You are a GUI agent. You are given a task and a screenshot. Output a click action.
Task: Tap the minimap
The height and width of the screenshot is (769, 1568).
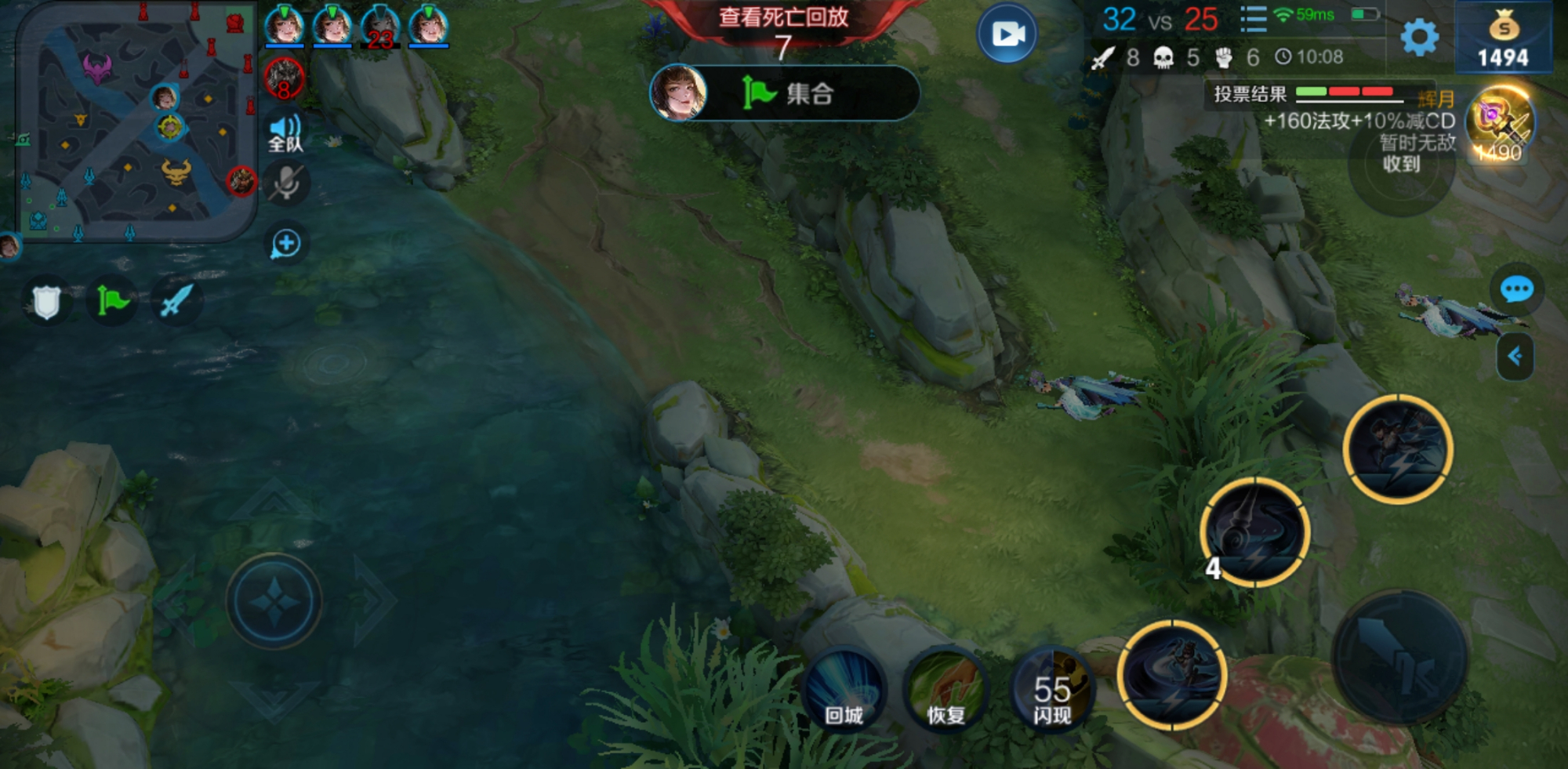[133, 122]
